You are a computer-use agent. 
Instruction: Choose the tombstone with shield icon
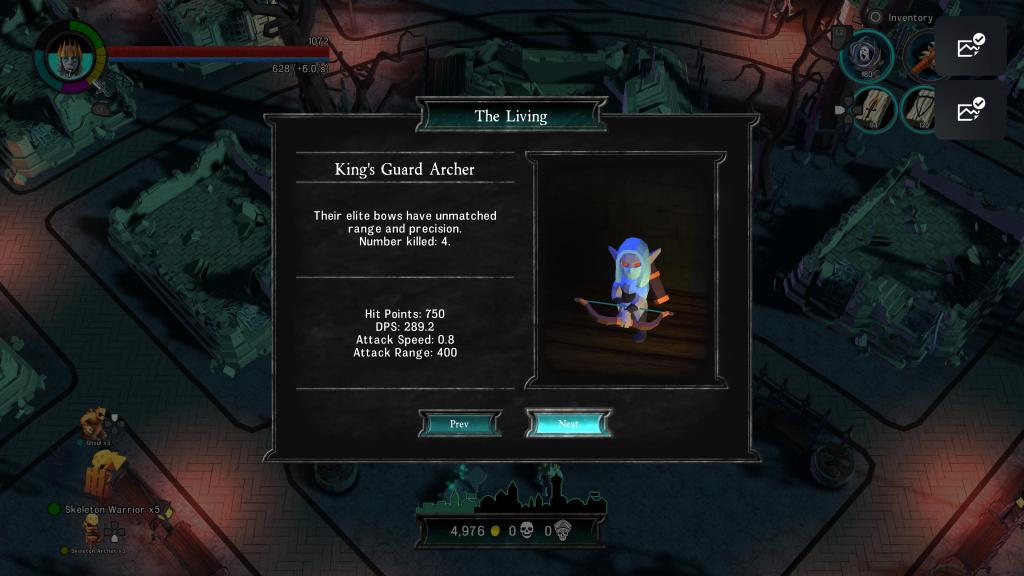(917, 108)
